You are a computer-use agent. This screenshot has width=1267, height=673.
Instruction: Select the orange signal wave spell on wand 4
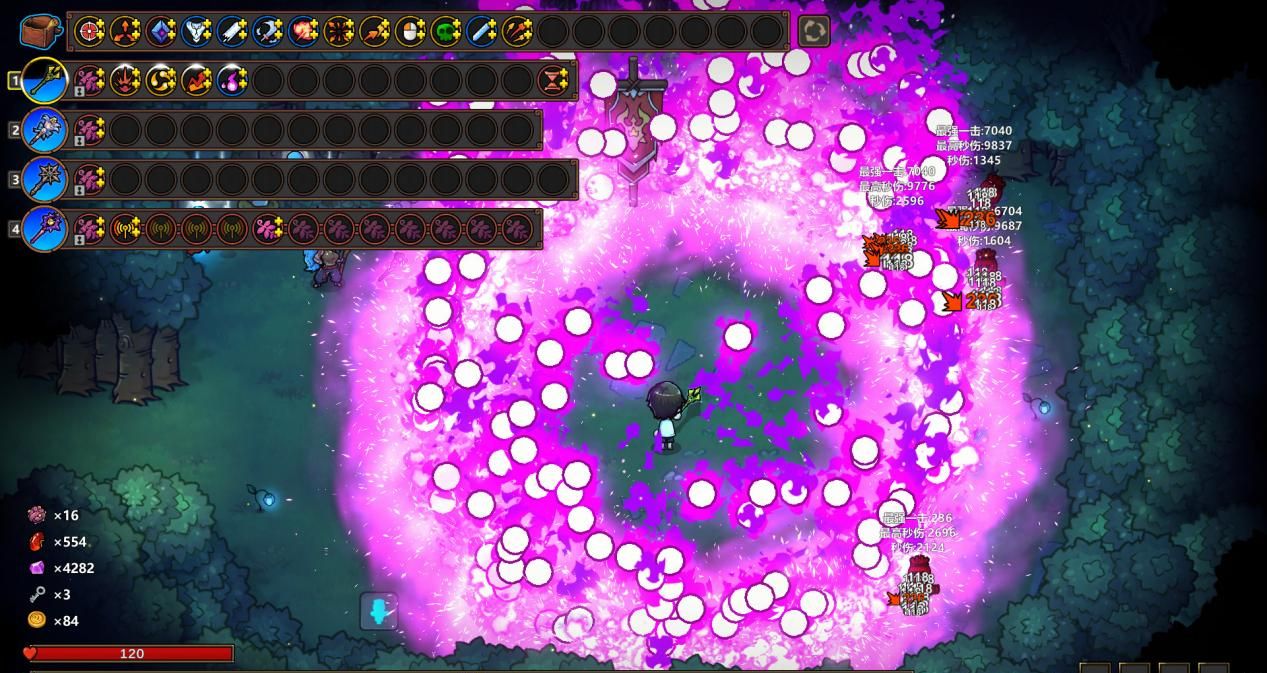click(x=125, y=229)
